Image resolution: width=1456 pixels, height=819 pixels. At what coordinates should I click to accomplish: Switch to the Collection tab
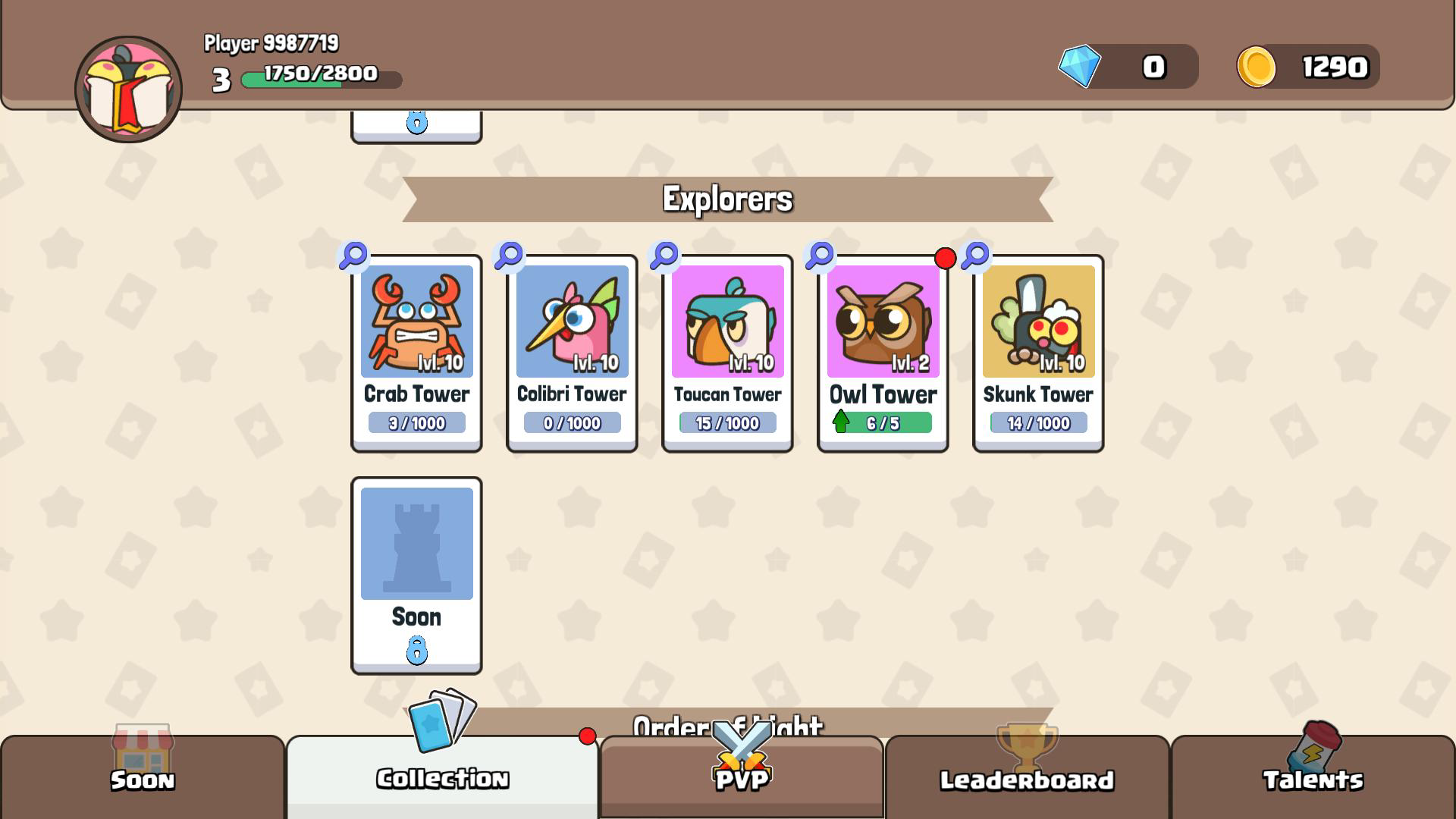pyautogui.click(x=443, y=778)
